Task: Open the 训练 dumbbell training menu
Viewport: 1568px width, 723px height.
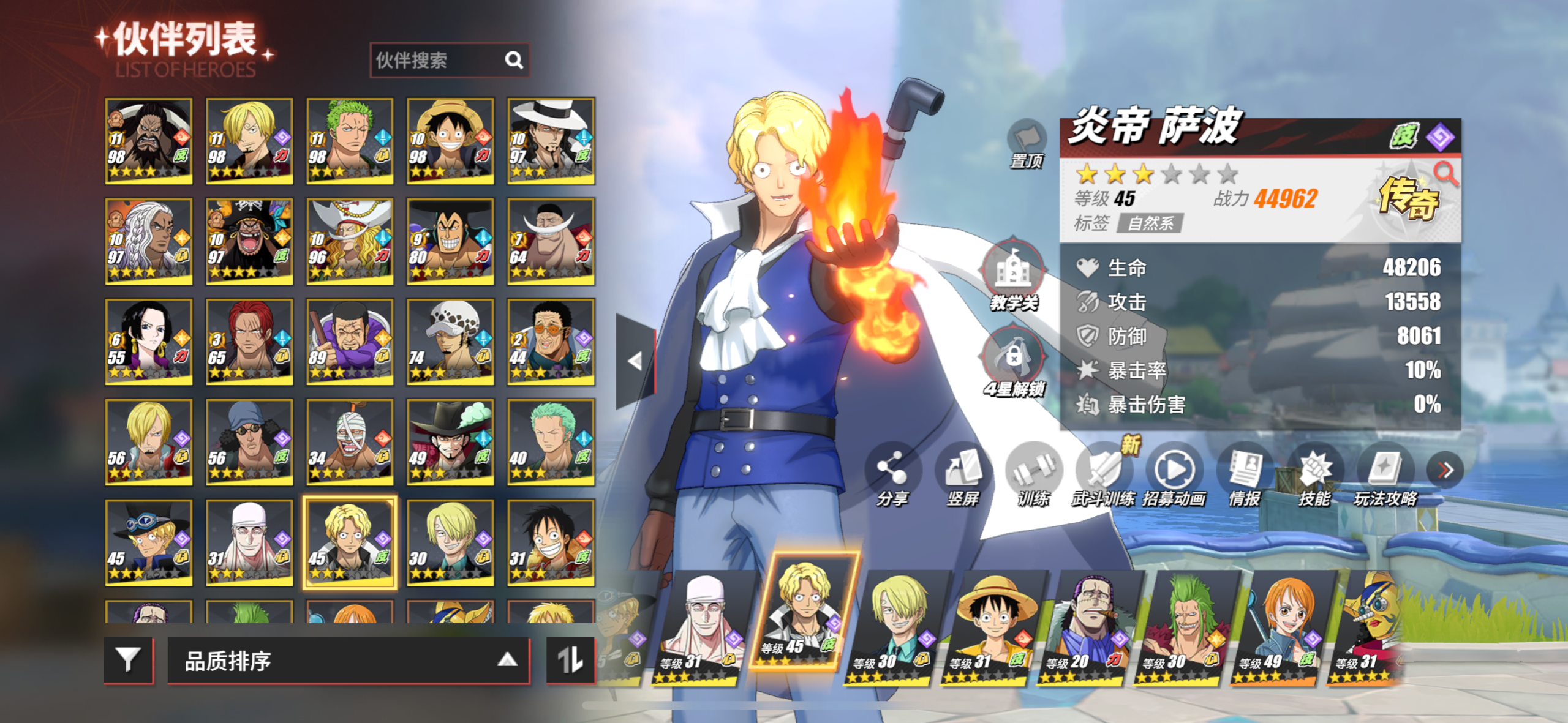Action: tap(1033, 475)
